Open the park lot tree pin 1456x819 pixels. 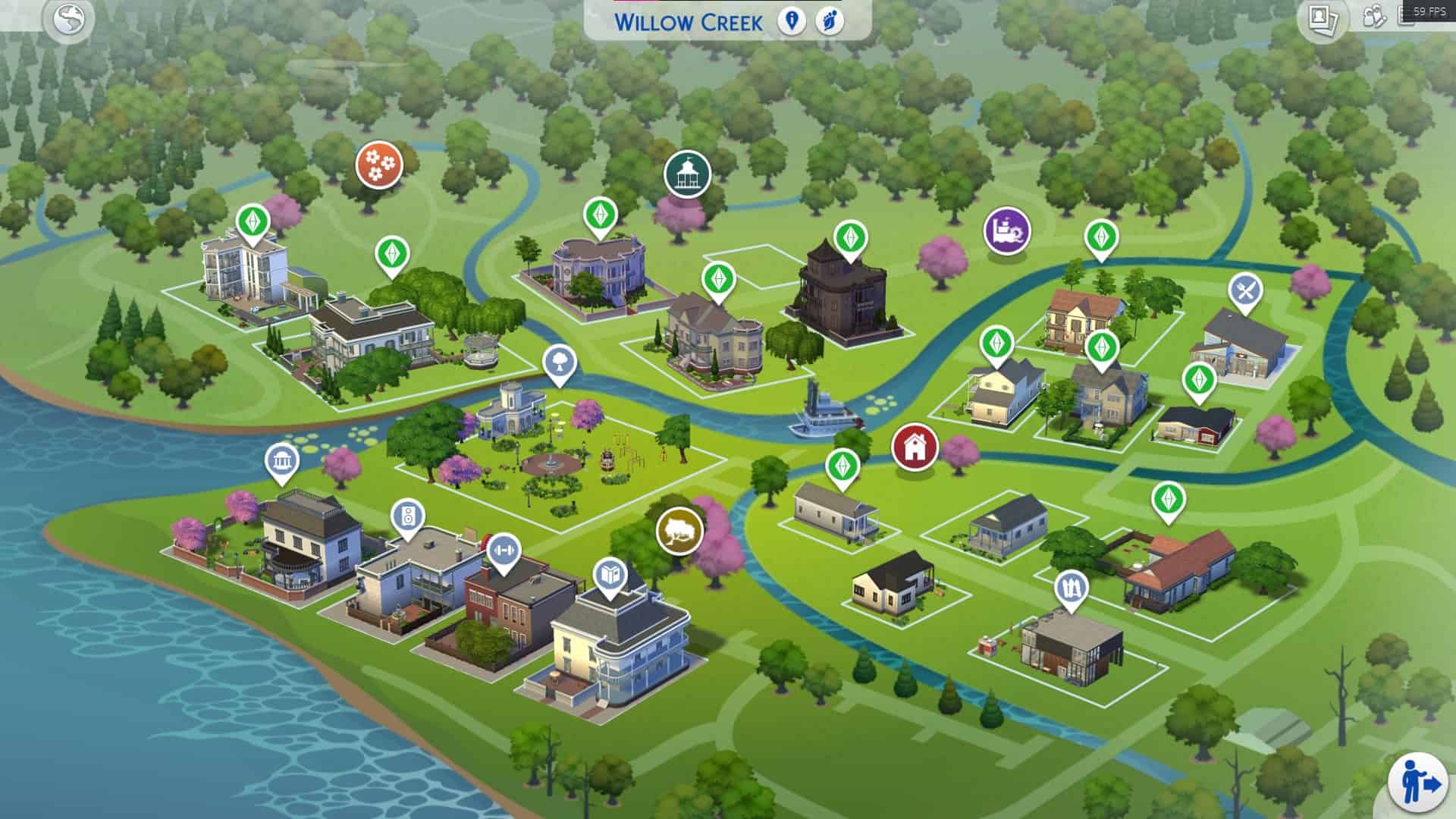coord(560,362)
